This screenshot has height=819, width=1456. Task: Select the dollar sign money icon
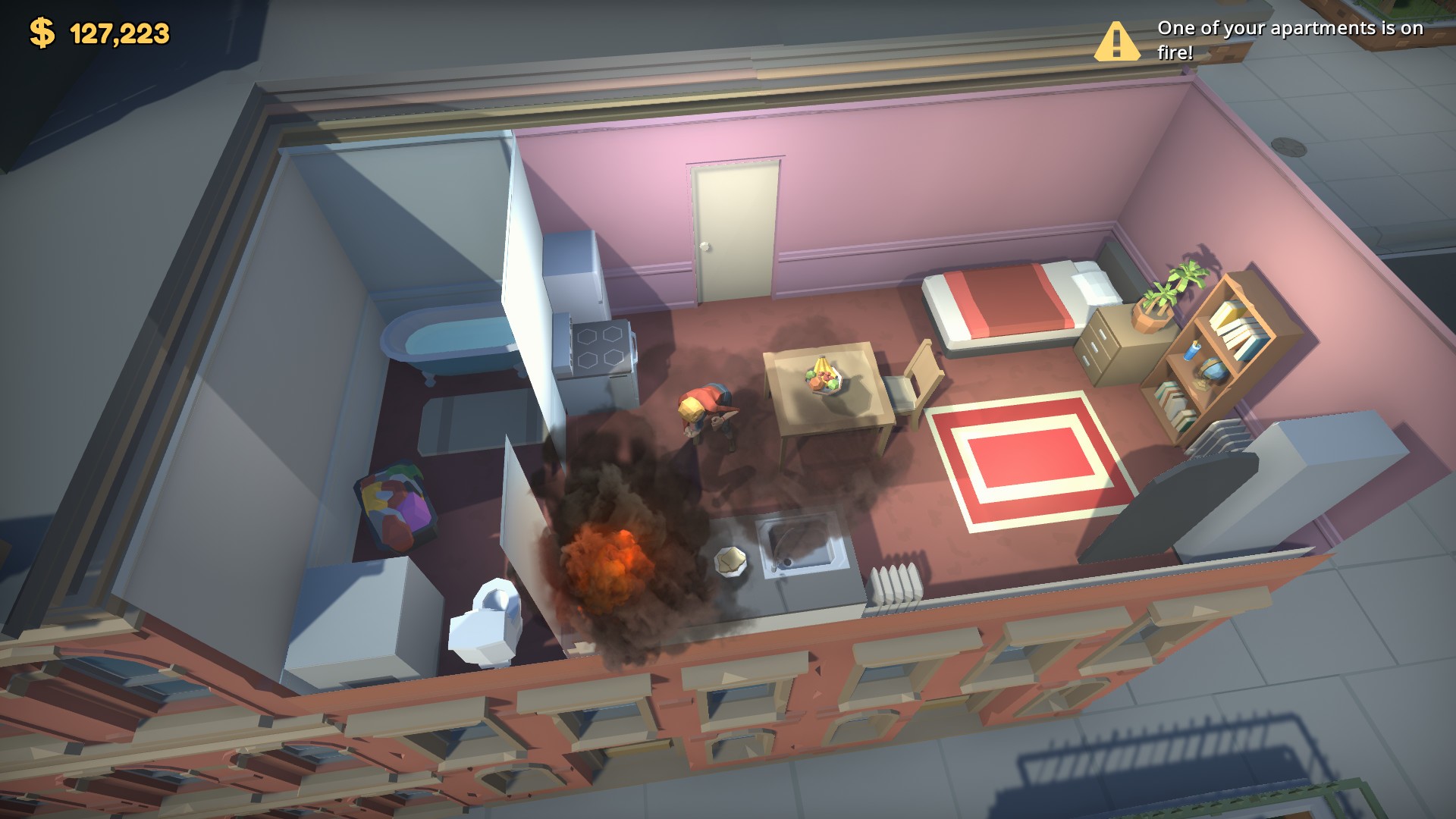[x=42, y=32]
